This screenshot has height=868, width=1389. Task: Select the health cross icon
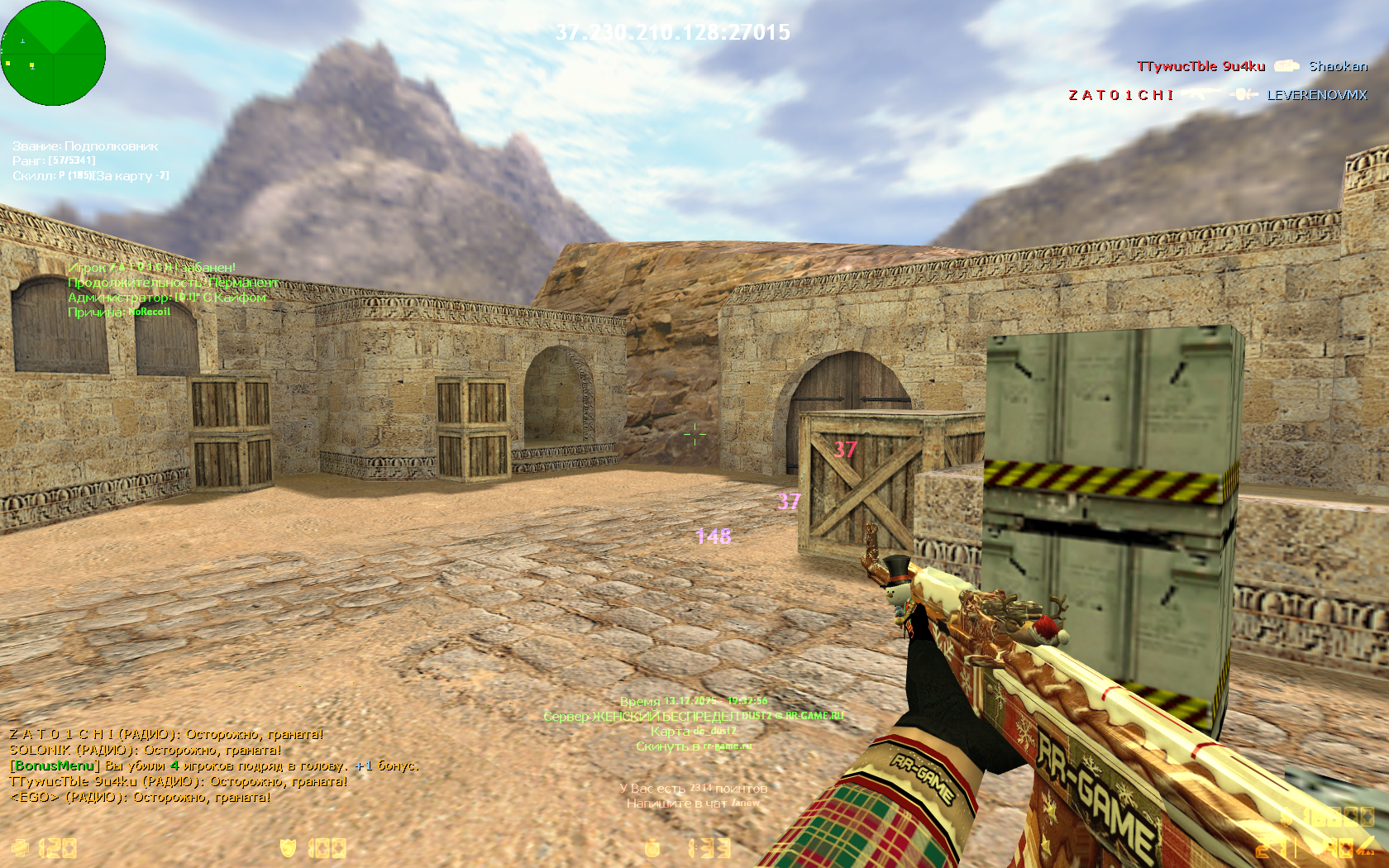pyautogui.click(x=20, y=848)
